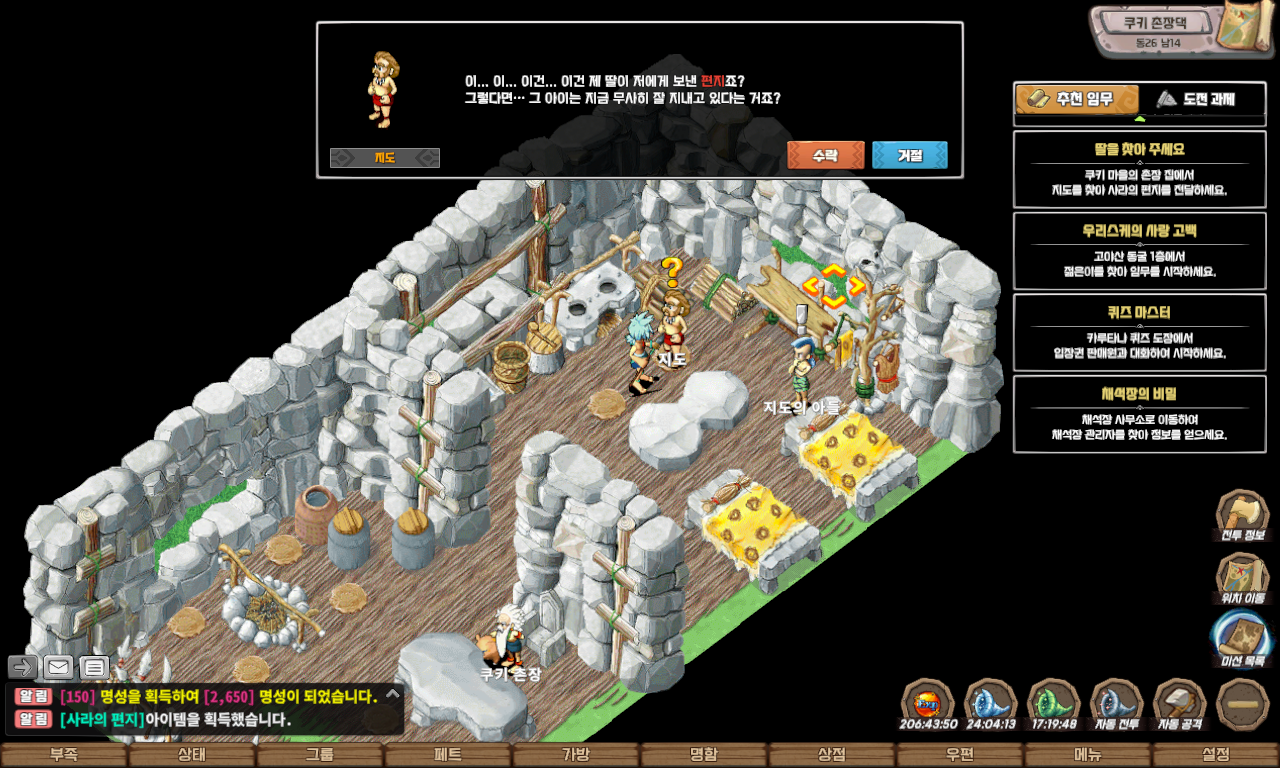The height and width of the screenshot is (768, 1280).
Task: Open the 페트 pet menu
Action: (448, 755)
